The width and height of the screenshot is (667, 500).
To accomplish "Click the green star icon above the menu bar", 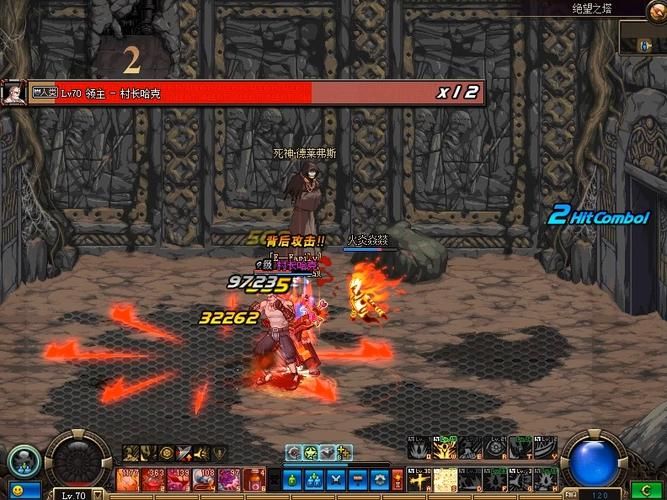I will [311, 453].
